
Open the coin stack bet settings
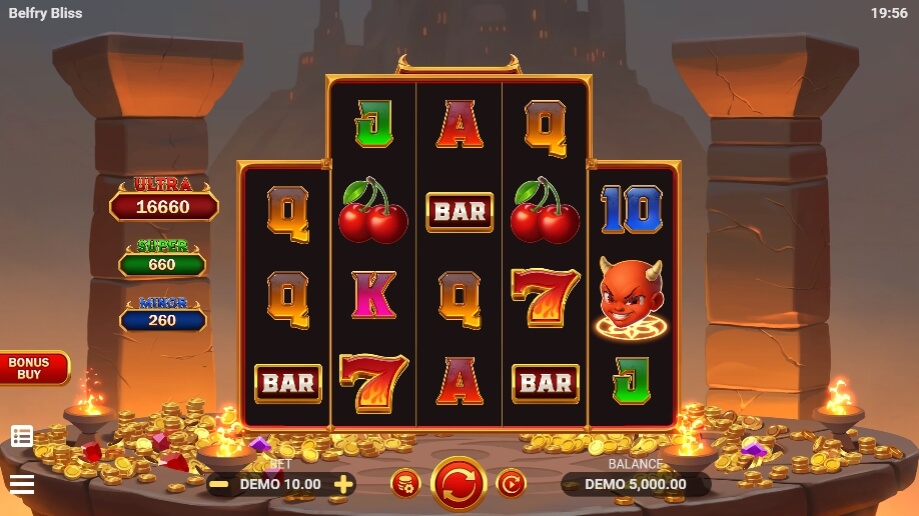(405, 484)
